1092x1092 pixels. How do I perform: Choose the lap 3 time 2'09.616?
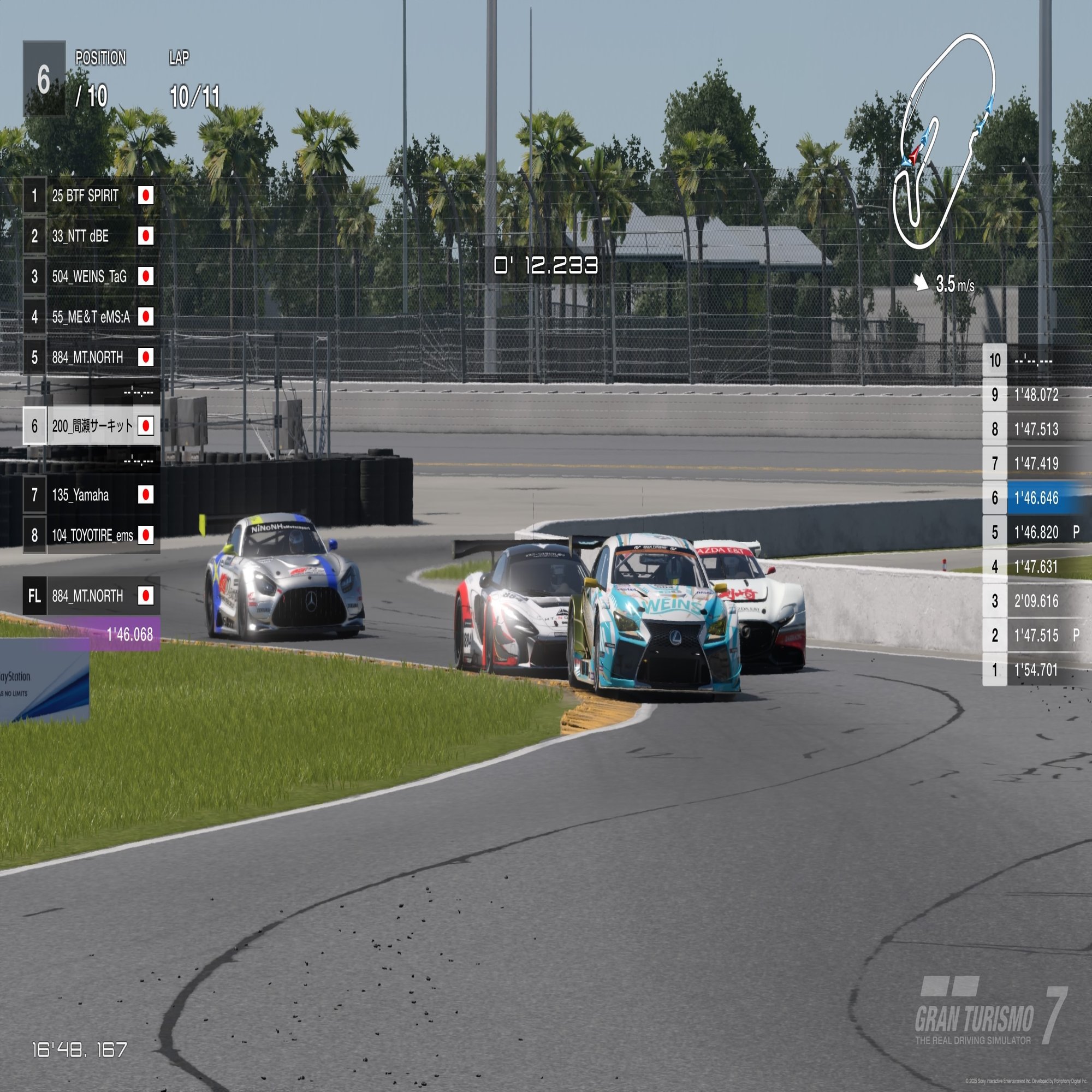[1035, 601]
